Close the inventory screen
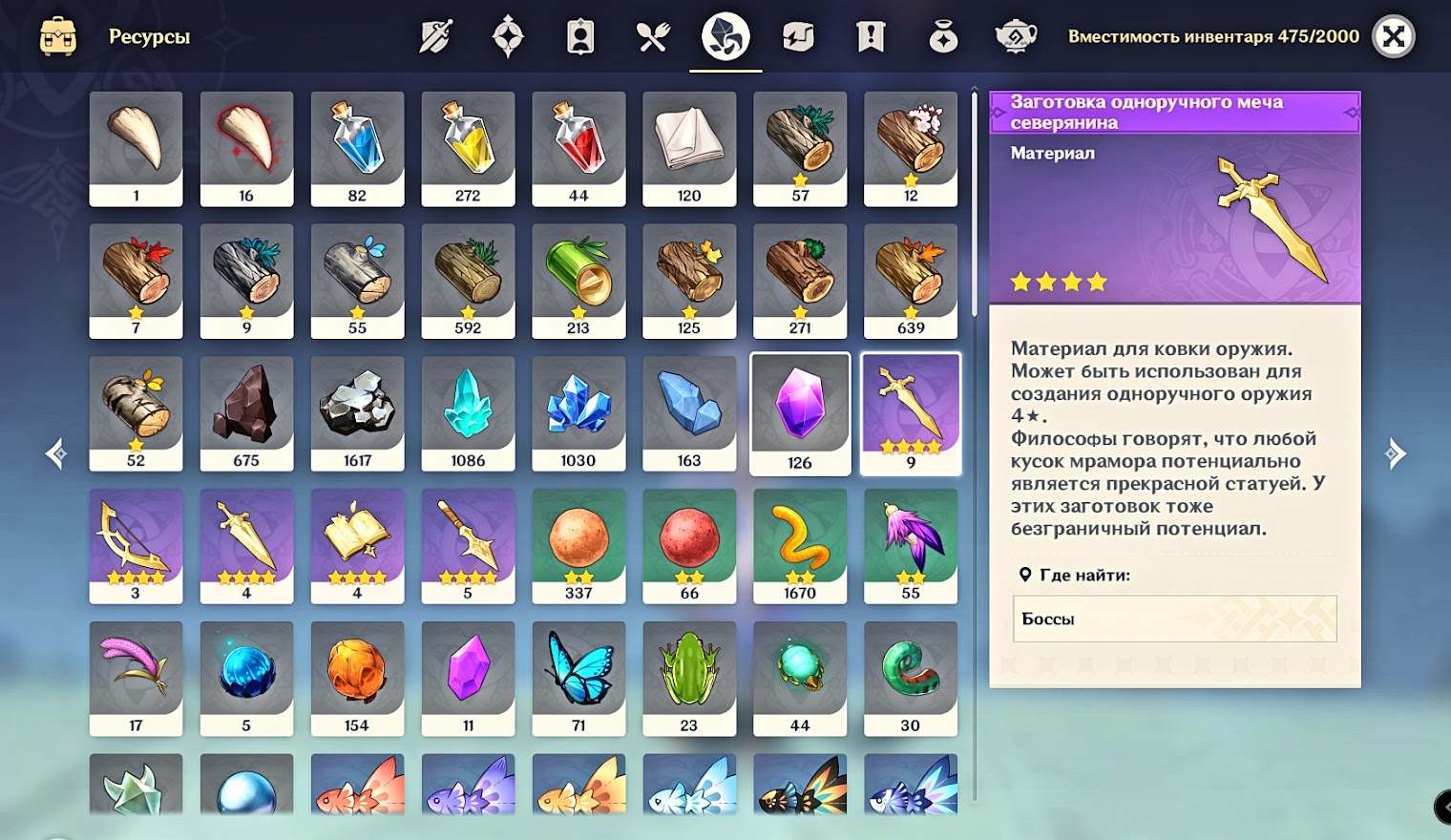This screenshot has width=1451, height=840. coord(1393,37)
